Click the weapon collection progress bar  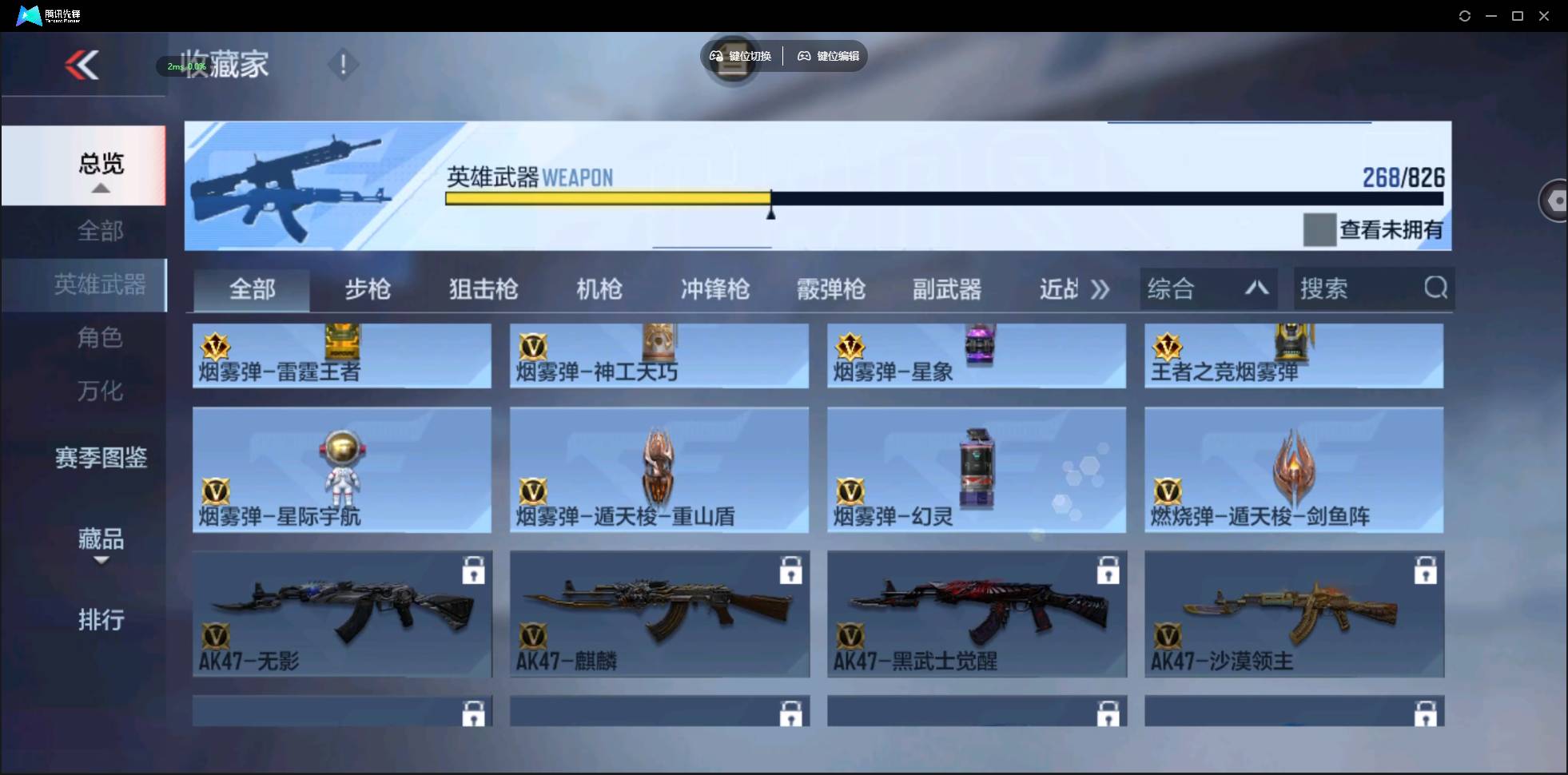(x=943, y=198)
